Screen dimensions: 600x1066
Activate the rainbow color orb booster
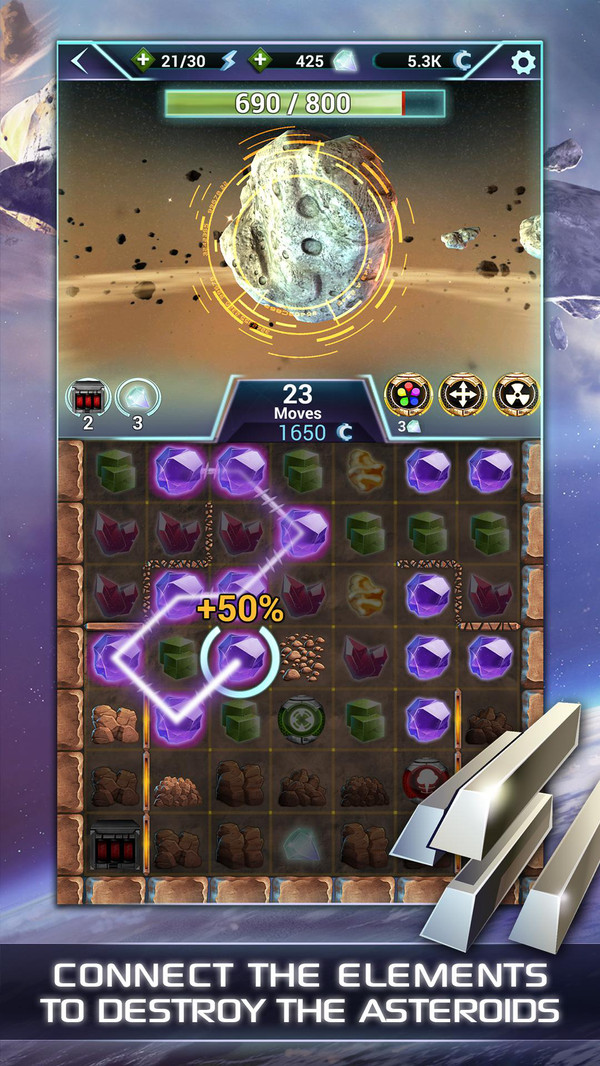point(406,397)
